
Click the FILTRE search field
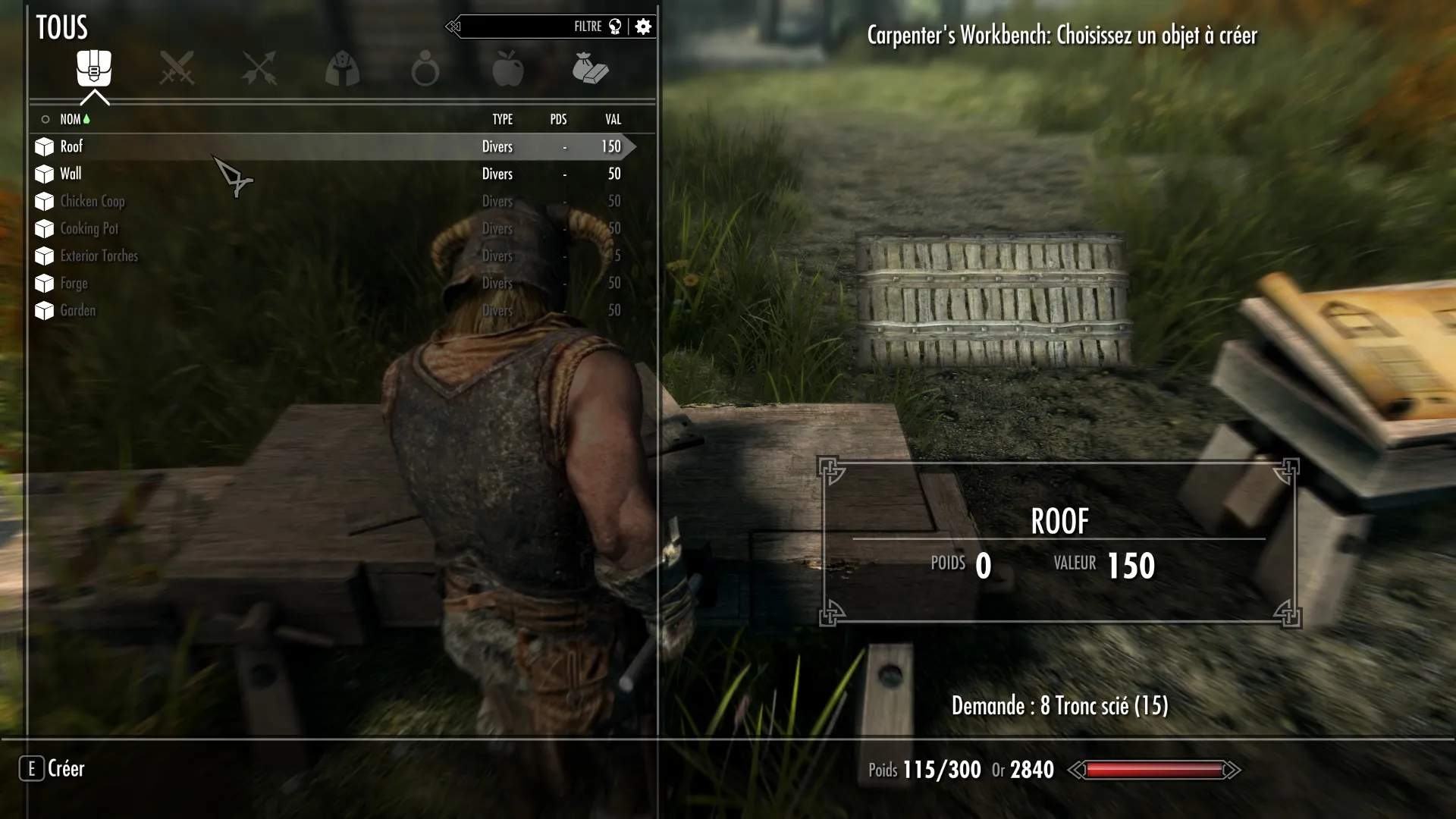pyautogui.click(x=523, y=27)
